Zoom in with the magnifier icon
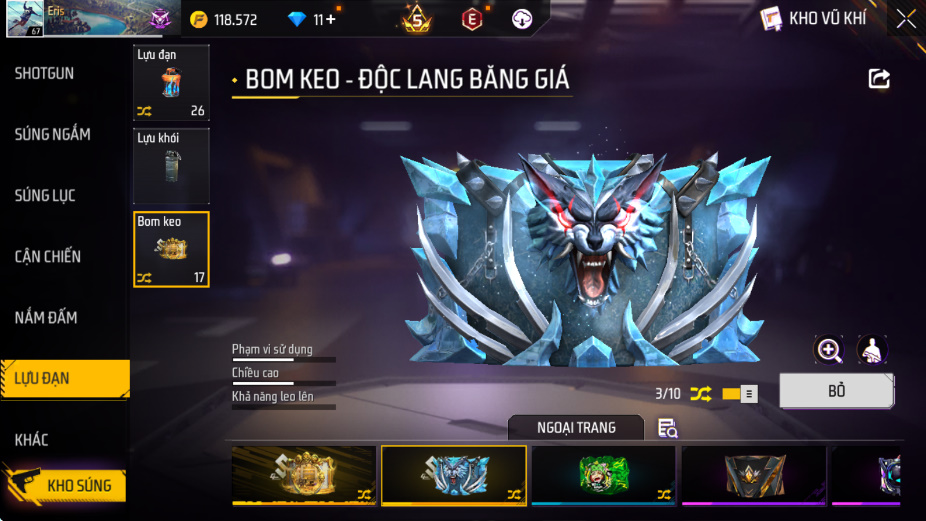926x521 pixels. point(829,349)
